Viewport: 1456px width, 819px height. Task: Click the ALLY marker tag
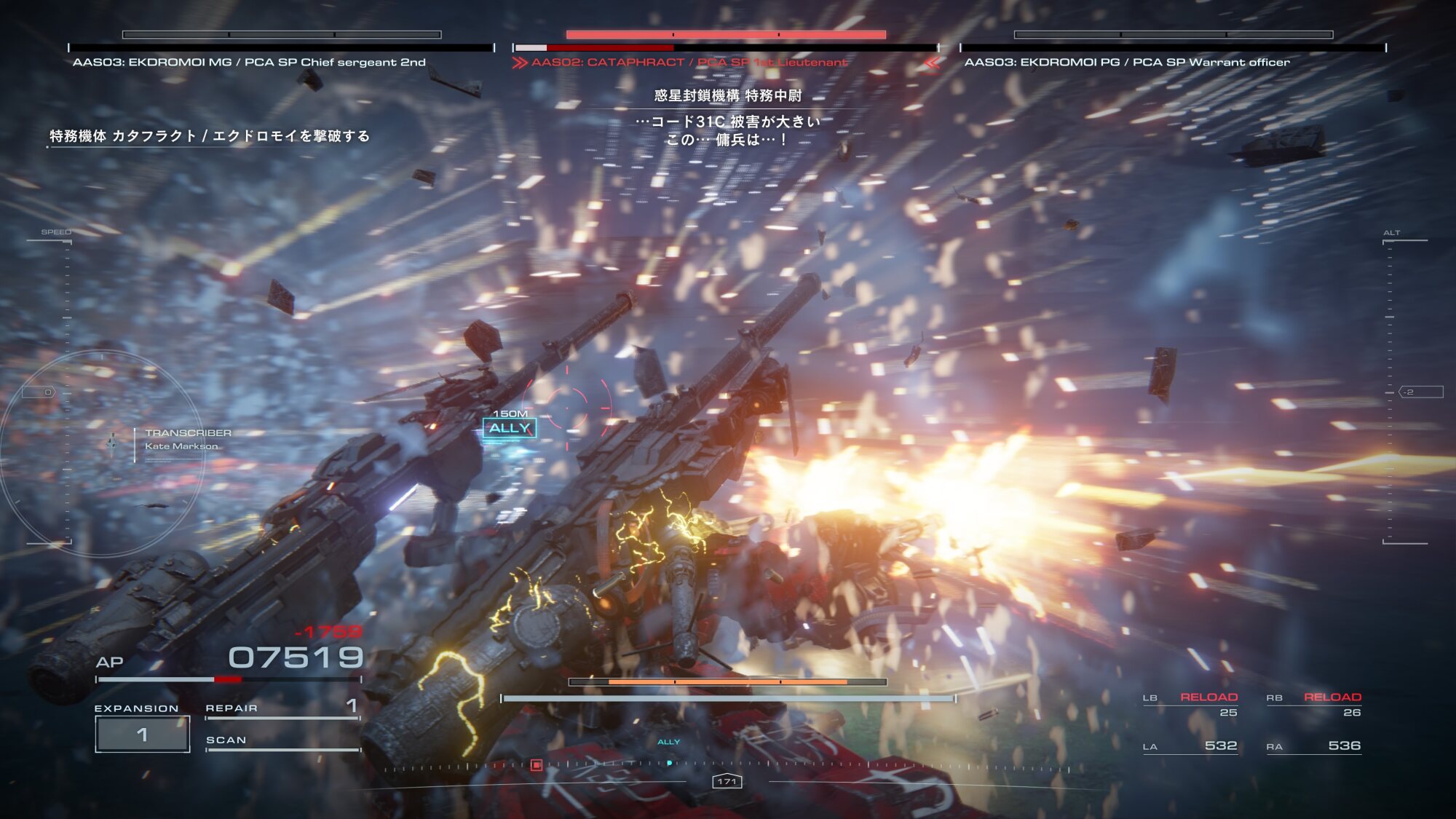pyautogui.click(x=510, y=428)
